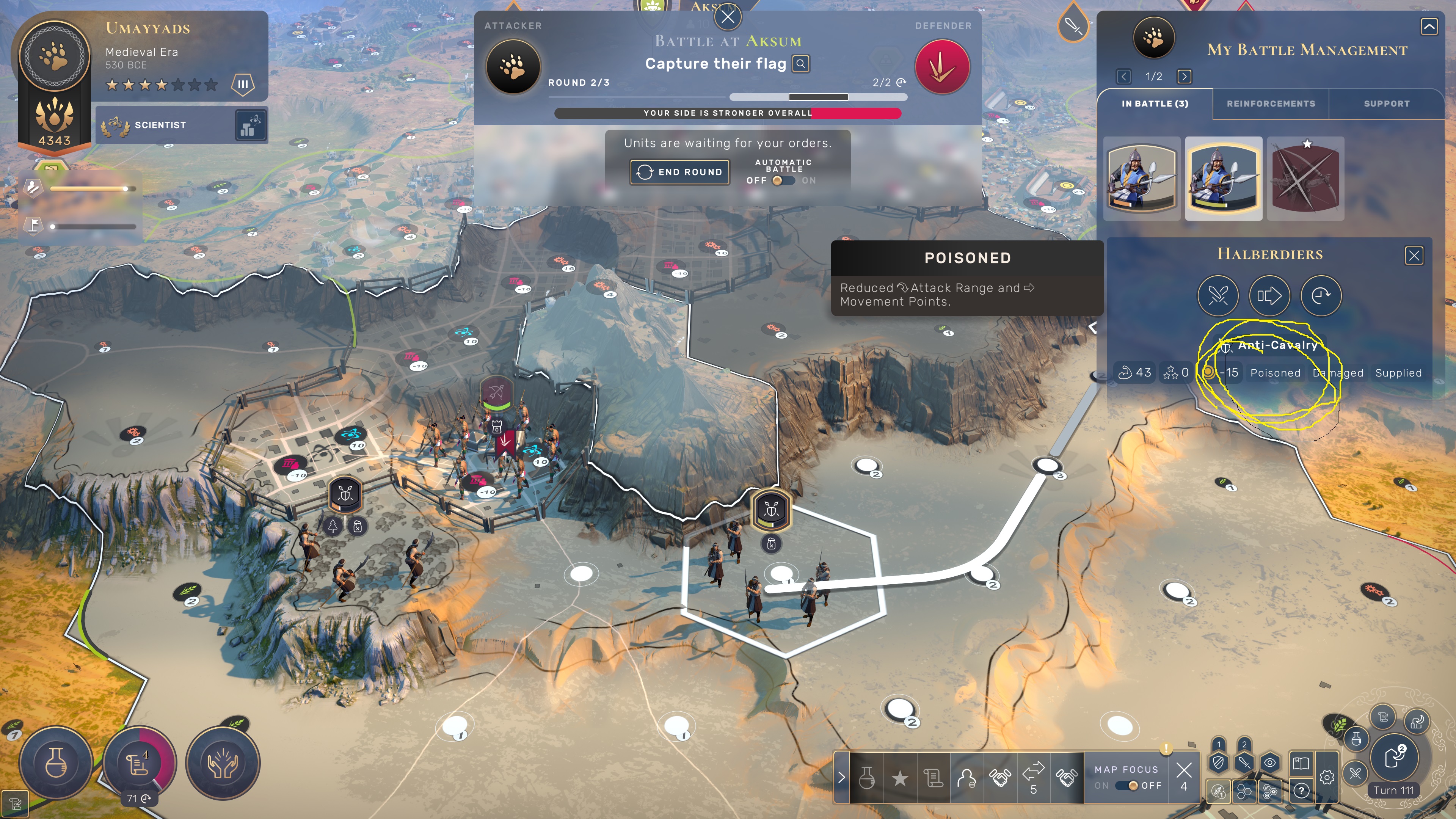Inspect the Capture their flag objective magnifier
The width and height of the screenshot is (1456, 819).
click(800, 64)
